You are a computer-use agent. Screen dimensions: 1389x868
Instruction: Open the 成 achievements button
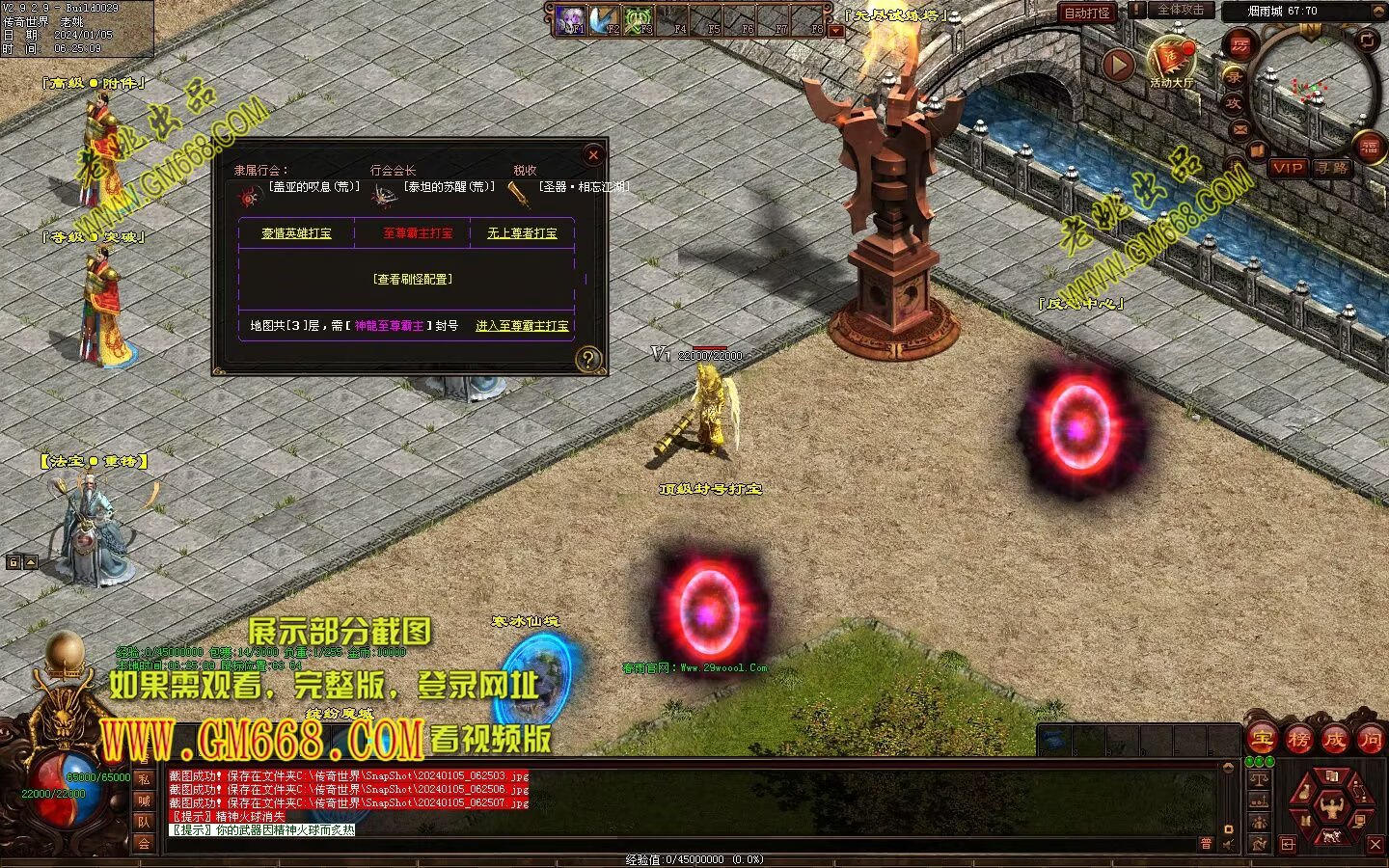[1335, 740]
